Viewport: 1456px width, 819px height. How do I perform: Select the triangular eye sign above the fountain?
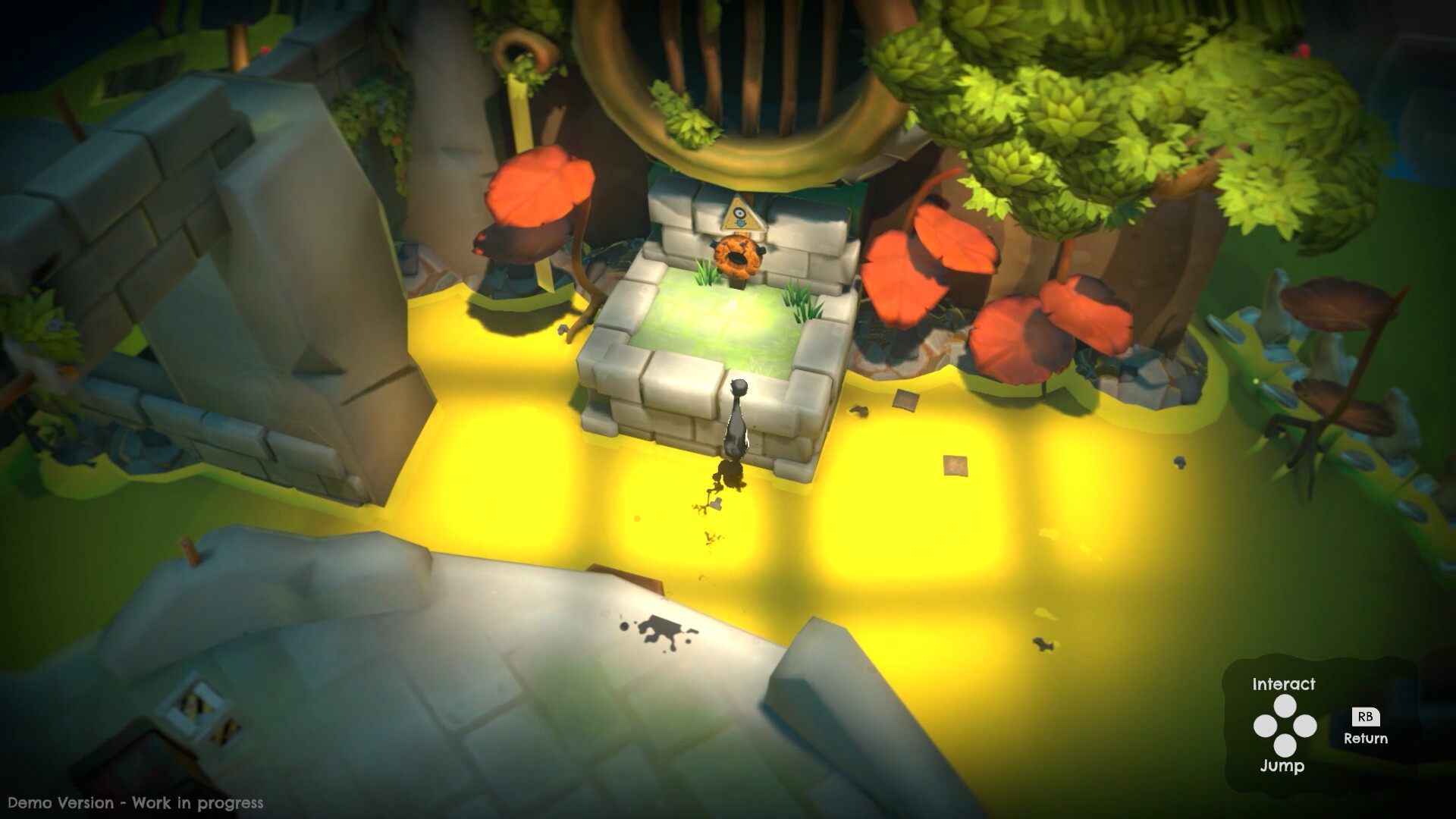[742, 215]
